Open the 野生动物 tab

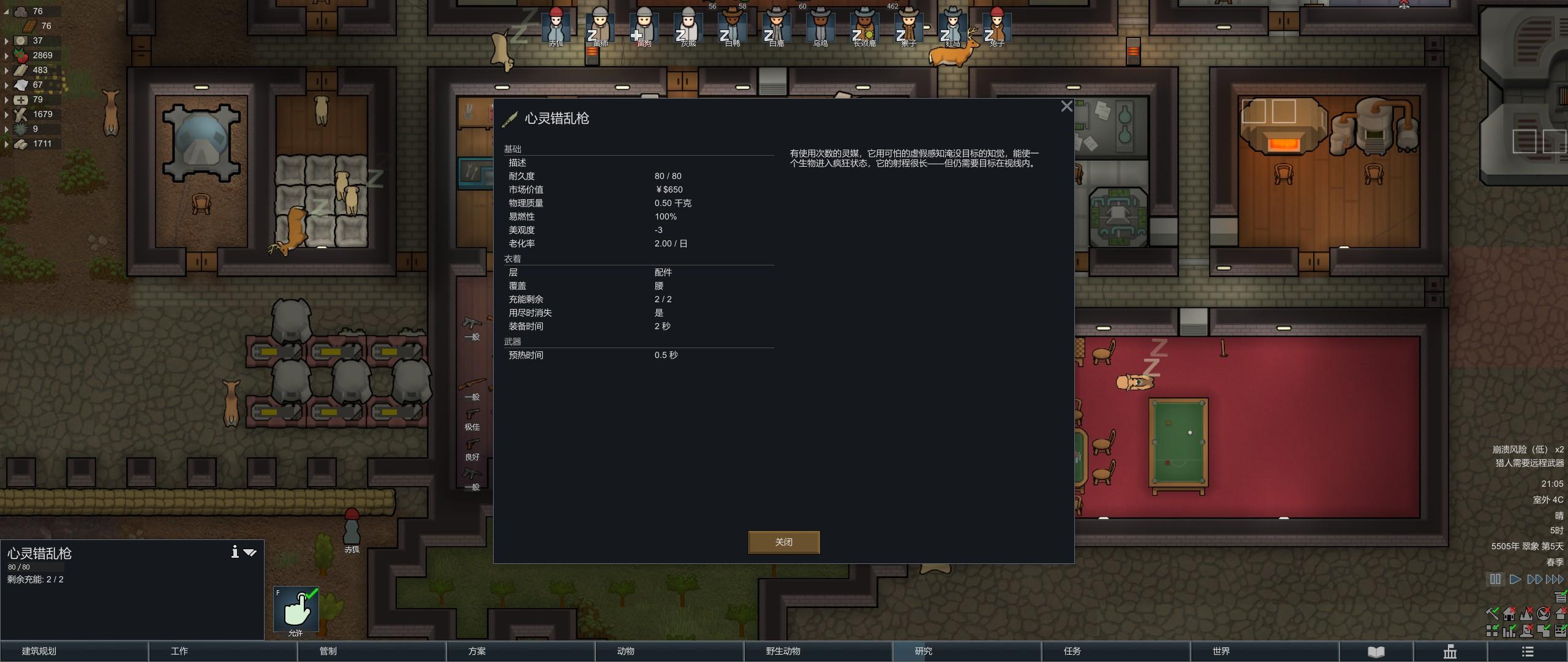[x=818, y=652]
